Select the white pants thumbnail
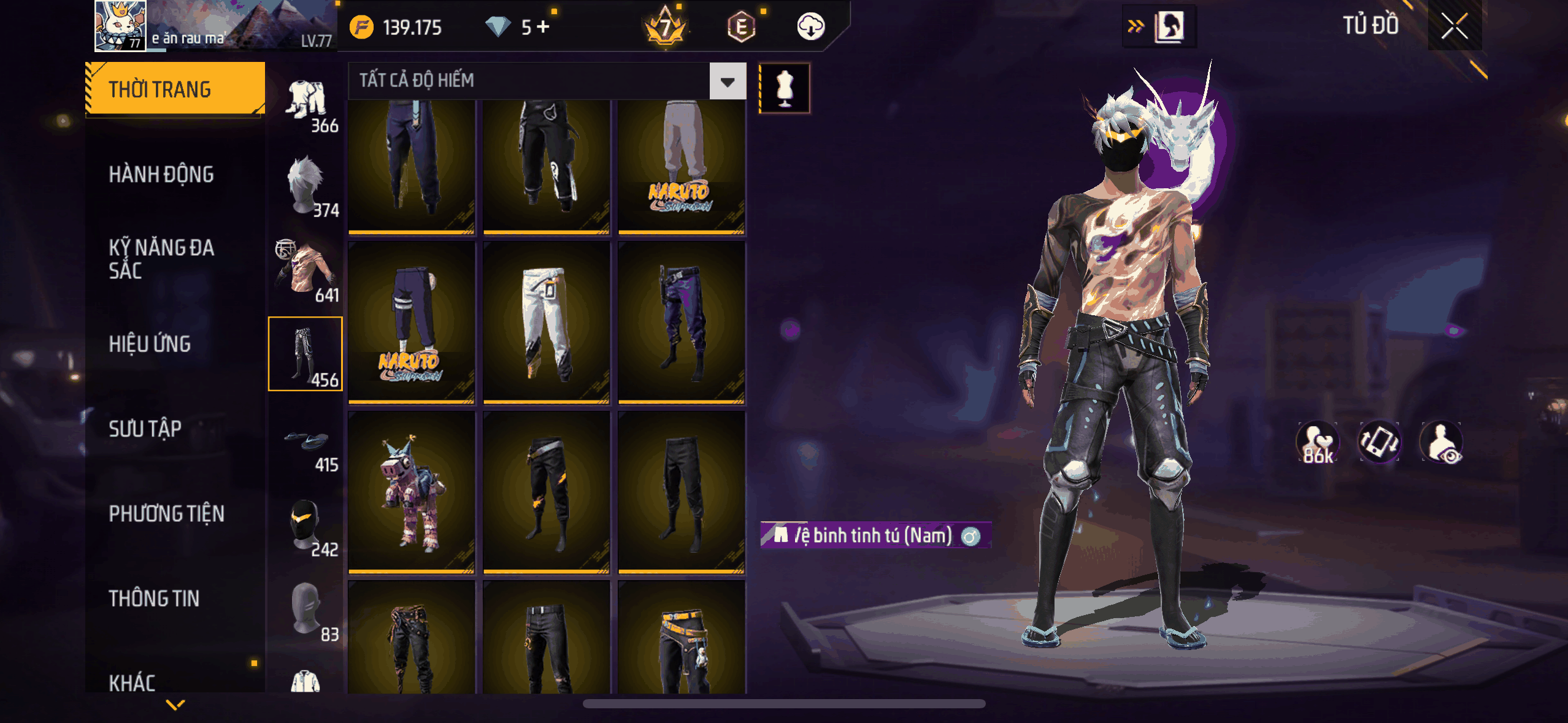Image resolution: width=1568 pixels, height=723 pixels. click(x=546, y=323)
